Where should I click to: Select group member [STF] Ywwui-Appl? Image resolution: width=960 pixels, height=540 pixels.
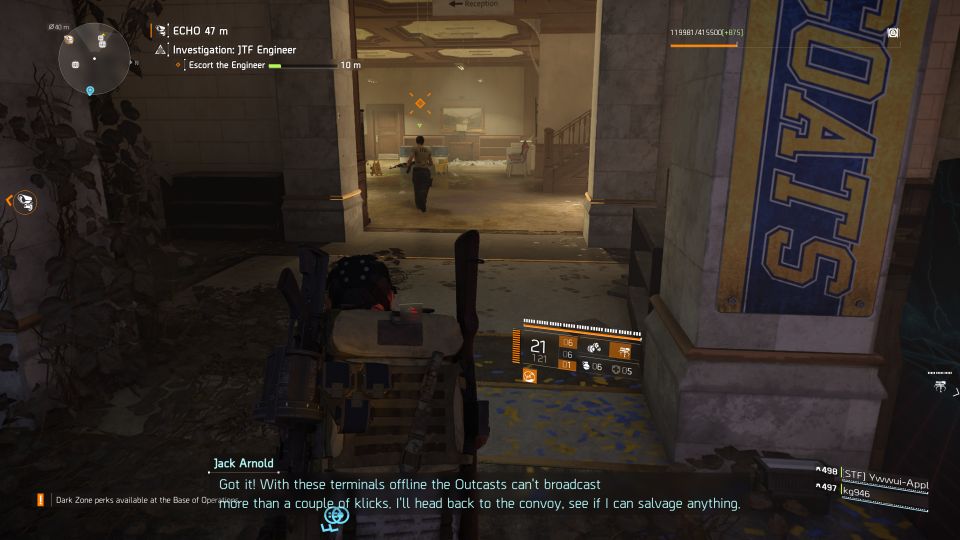[x=884, y=474]
